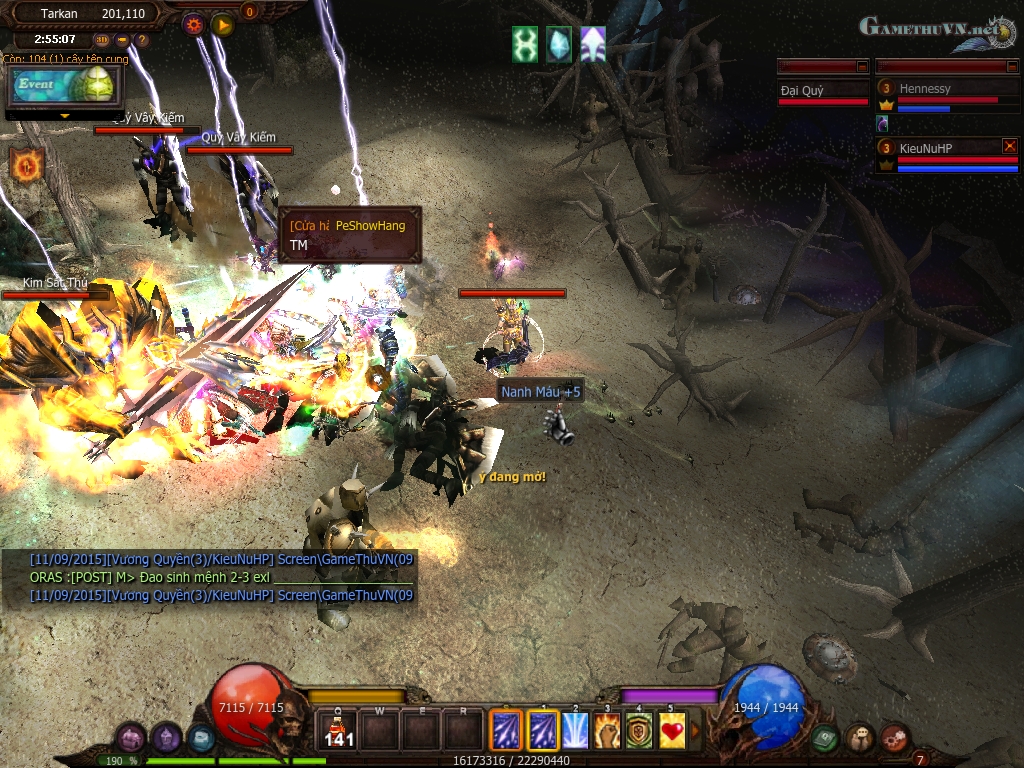Image resolution: width=1024 pixels, height=768 pixels.
Task: Activate the red heart skill in slot 5
Action: point(672,731)
